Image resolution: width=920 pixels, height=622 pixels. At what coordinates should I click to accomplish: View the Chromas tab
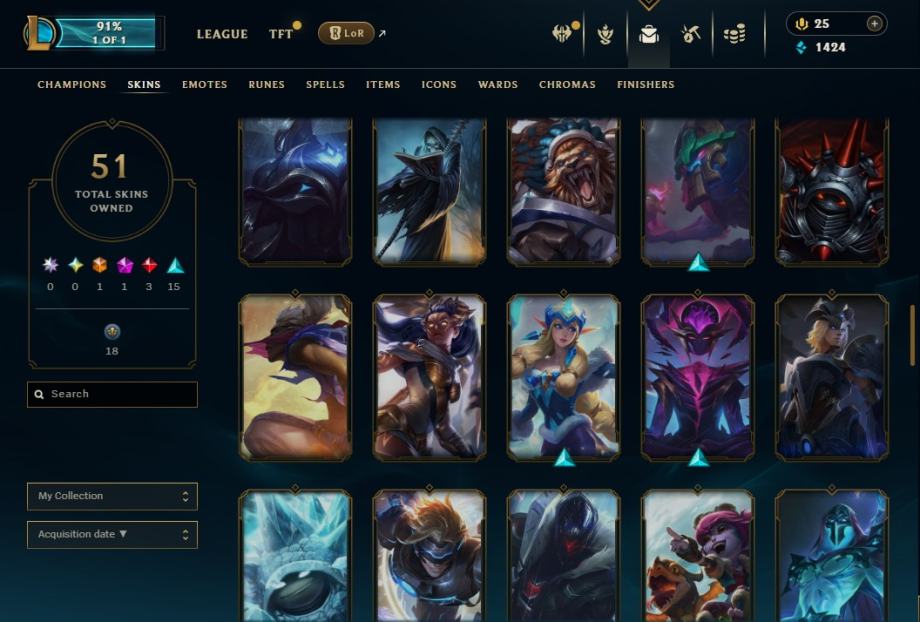567,85
